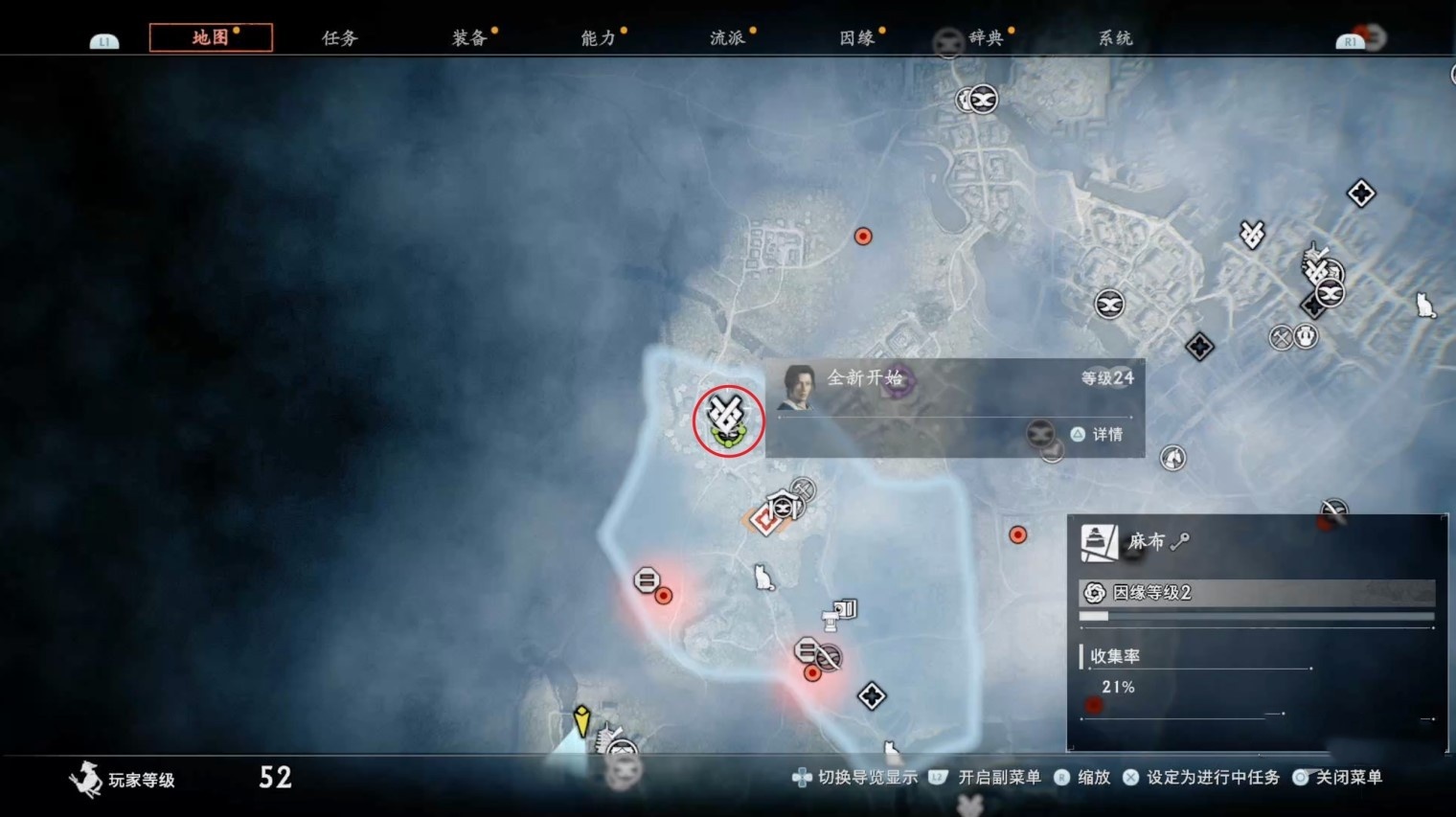The height and width of the screenshot is (817, 1456).
Task: Open the 装备 equipment tab
Action: pos(468,38)
